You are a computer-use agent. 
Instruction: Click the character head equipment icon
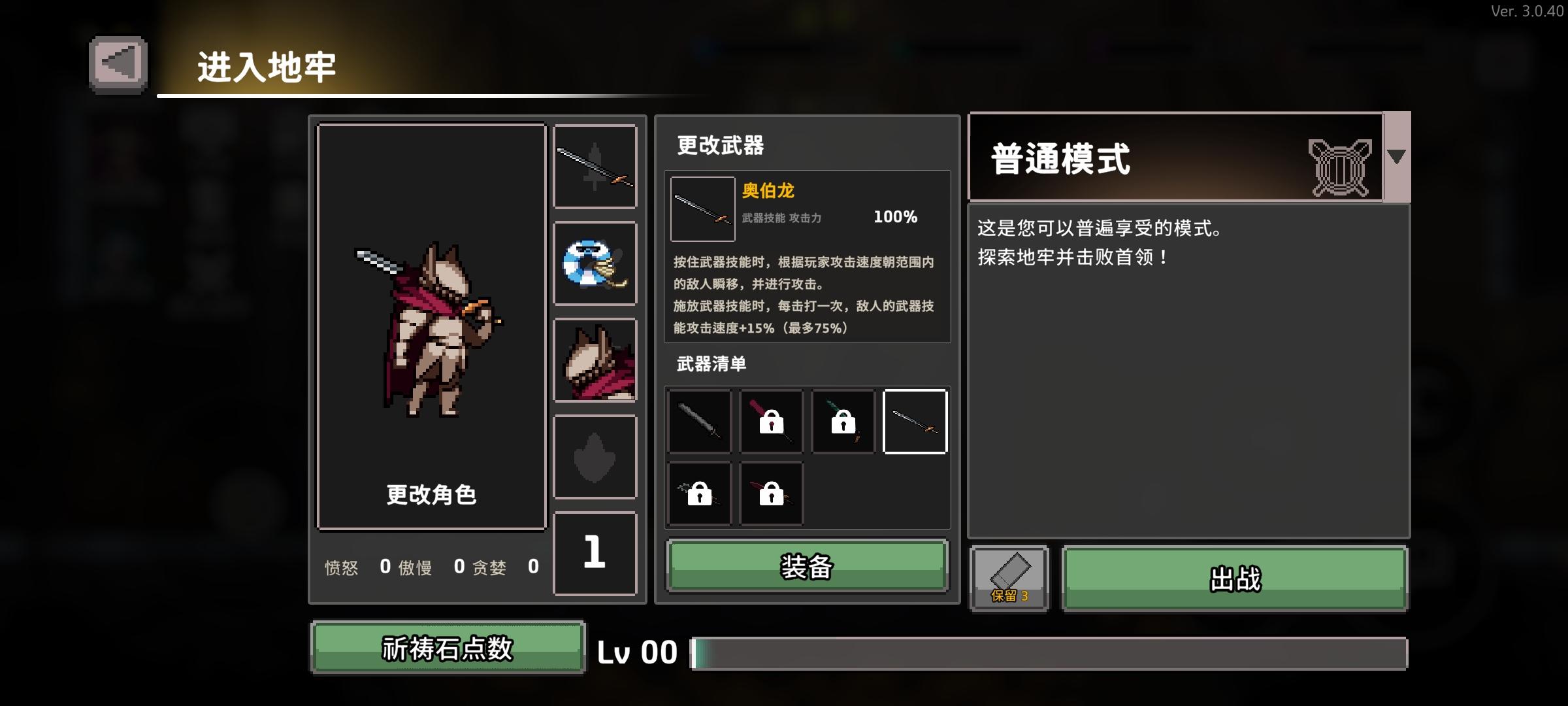pyautogui.click(x=595, y=360)
